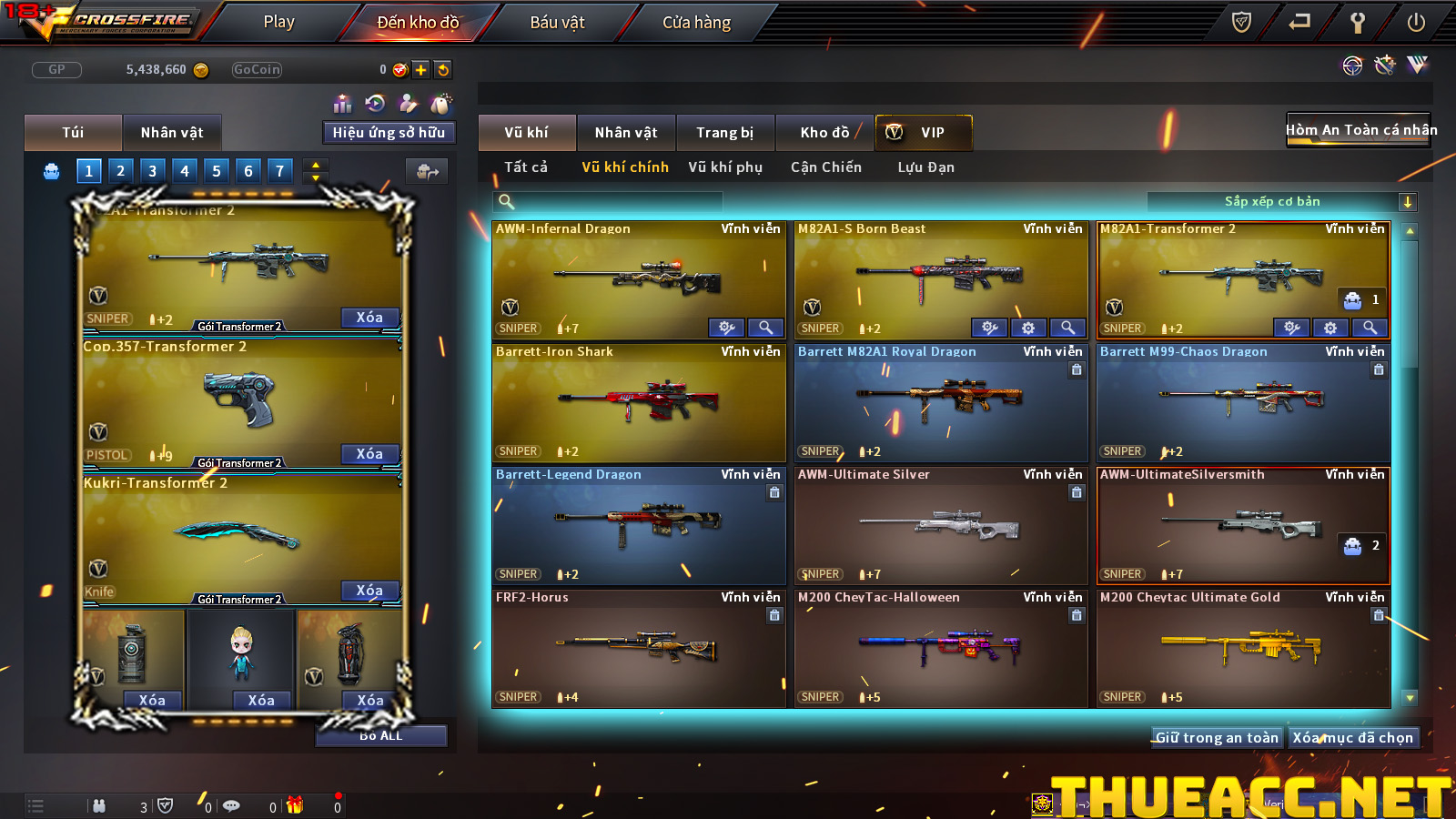Click the power exit icon
The image size is (1456, 819).
(1416, 23)
